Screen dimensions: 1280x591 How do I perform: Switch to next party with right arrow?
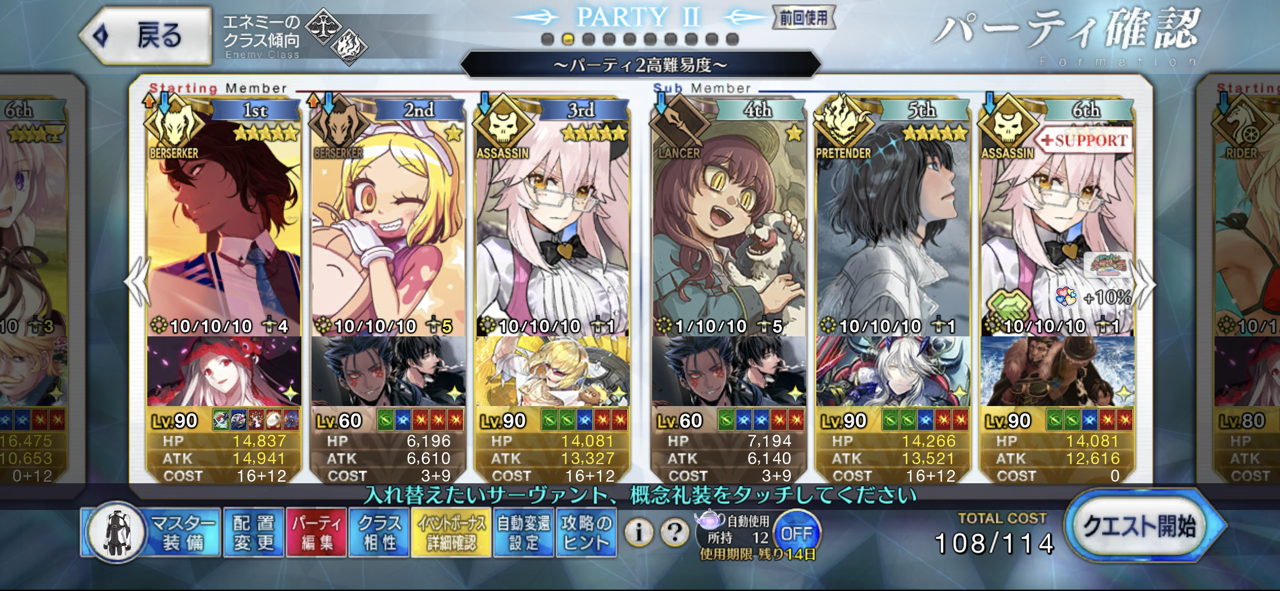tap(1146, 284)
